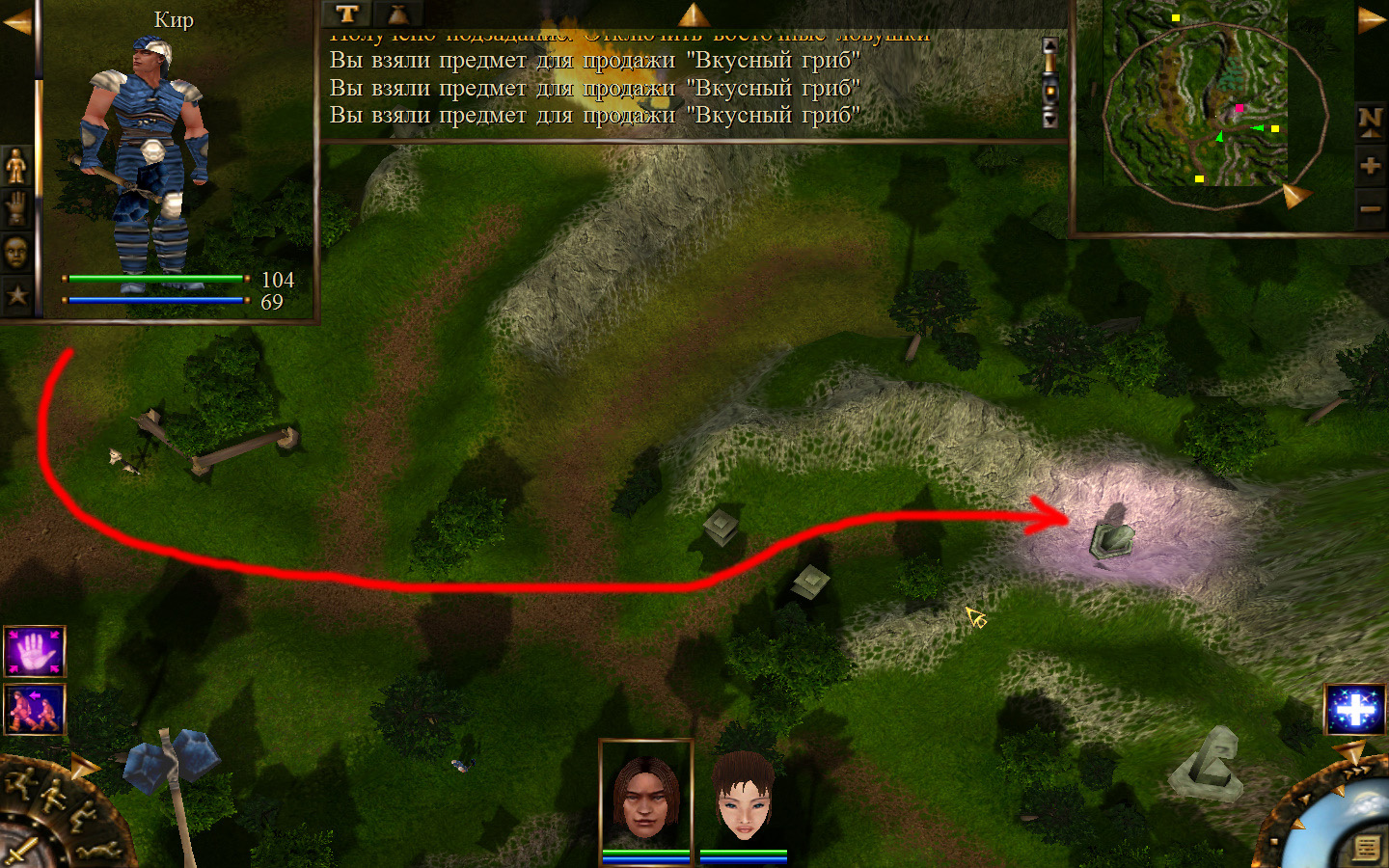Collapse the character panel with the left arrow
This screenshot has height=868, width=1389.
pyautogui.click(x=16, y=23)
